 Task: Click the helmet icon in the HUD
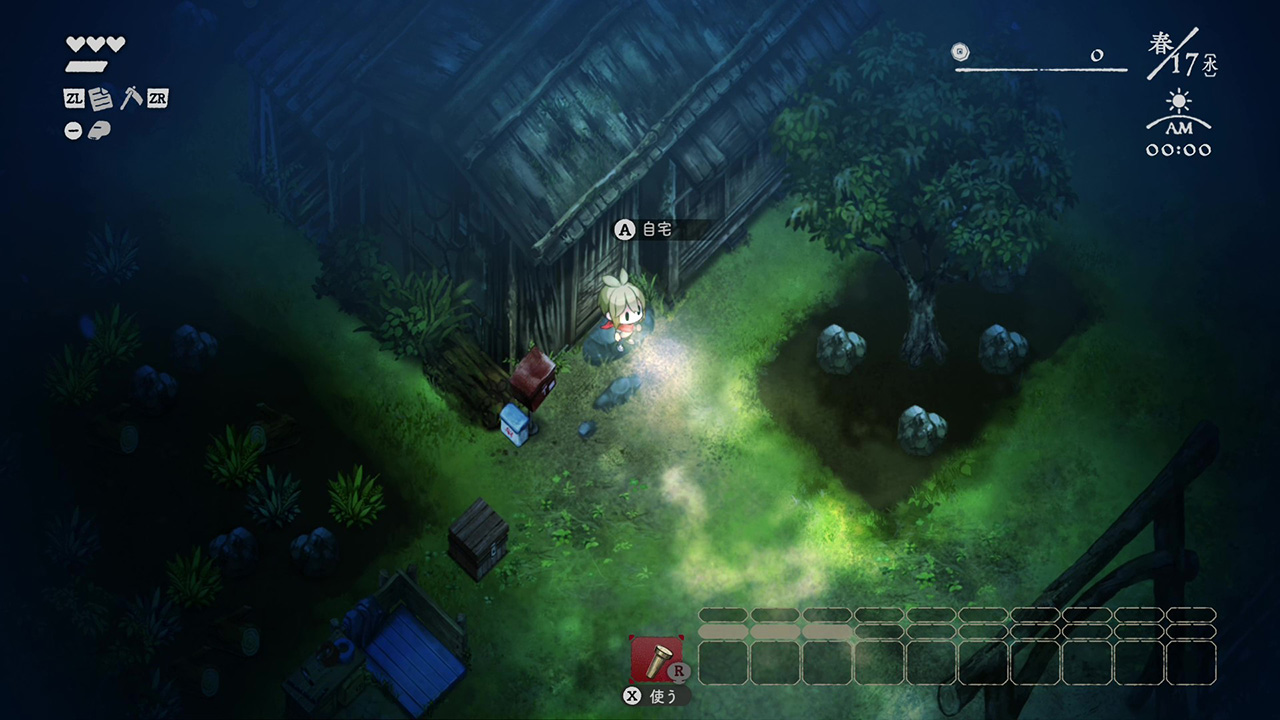click(x=101, y=130)
